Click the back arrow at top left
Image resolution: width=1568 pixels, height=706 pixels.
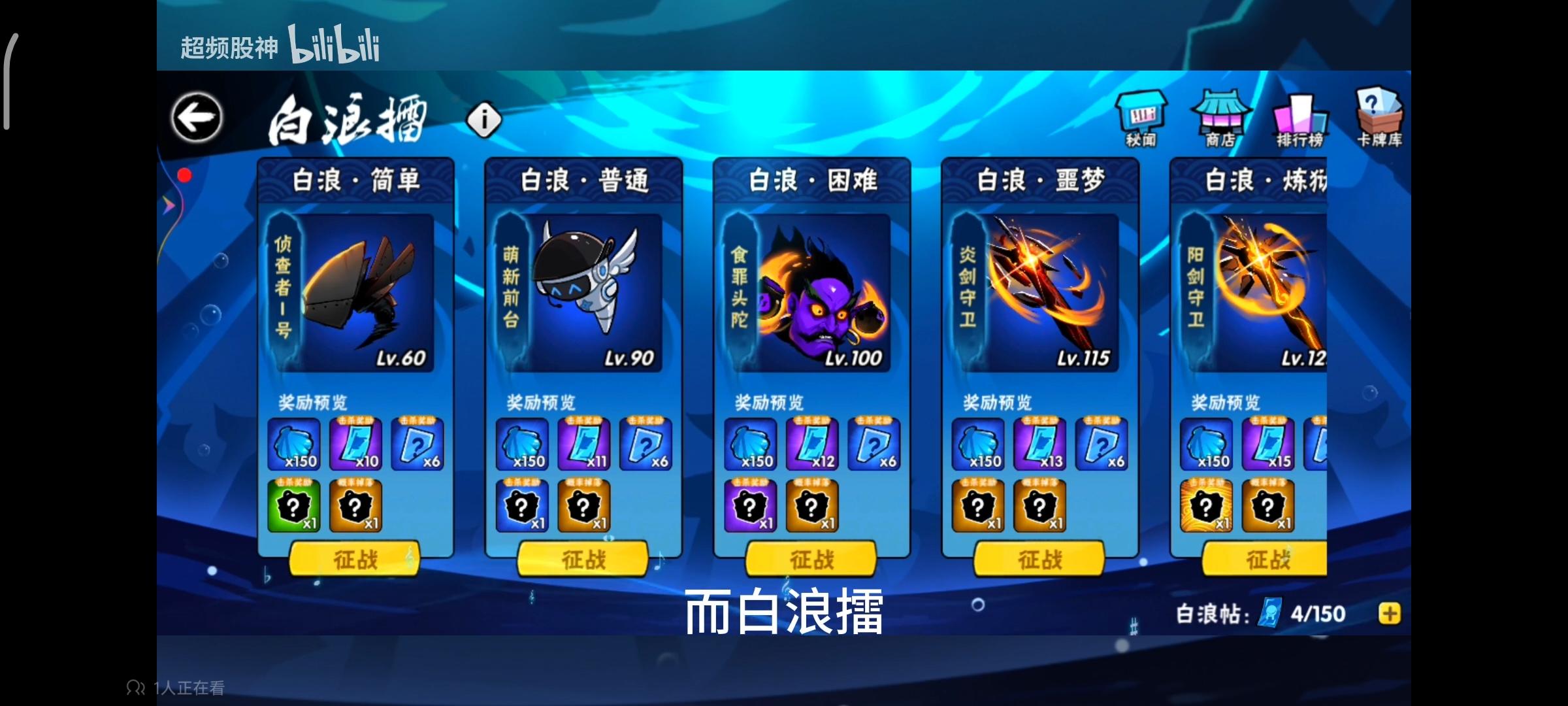point(195,115)
